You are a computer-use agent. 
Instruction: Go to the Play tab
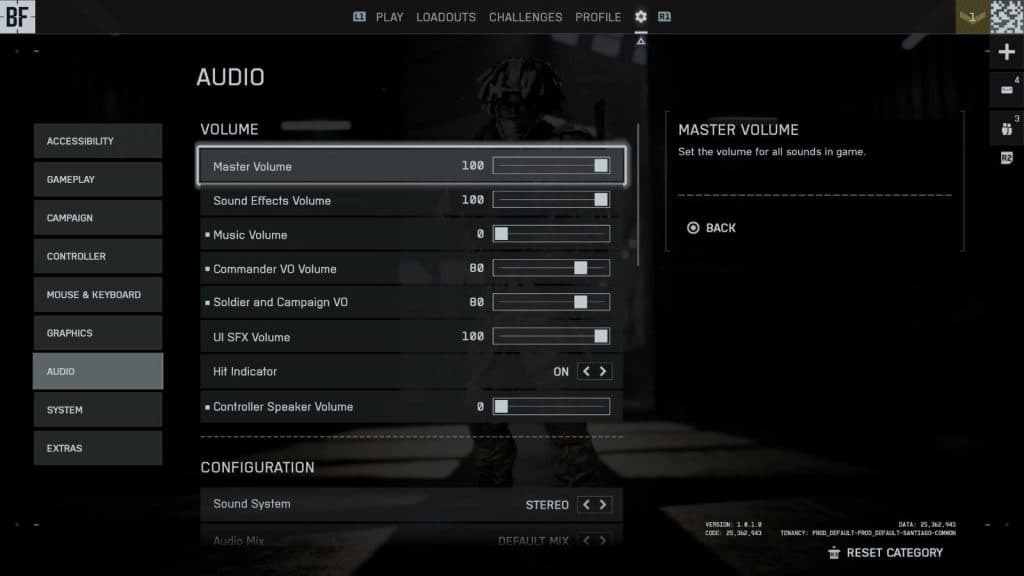click(390, 17)
